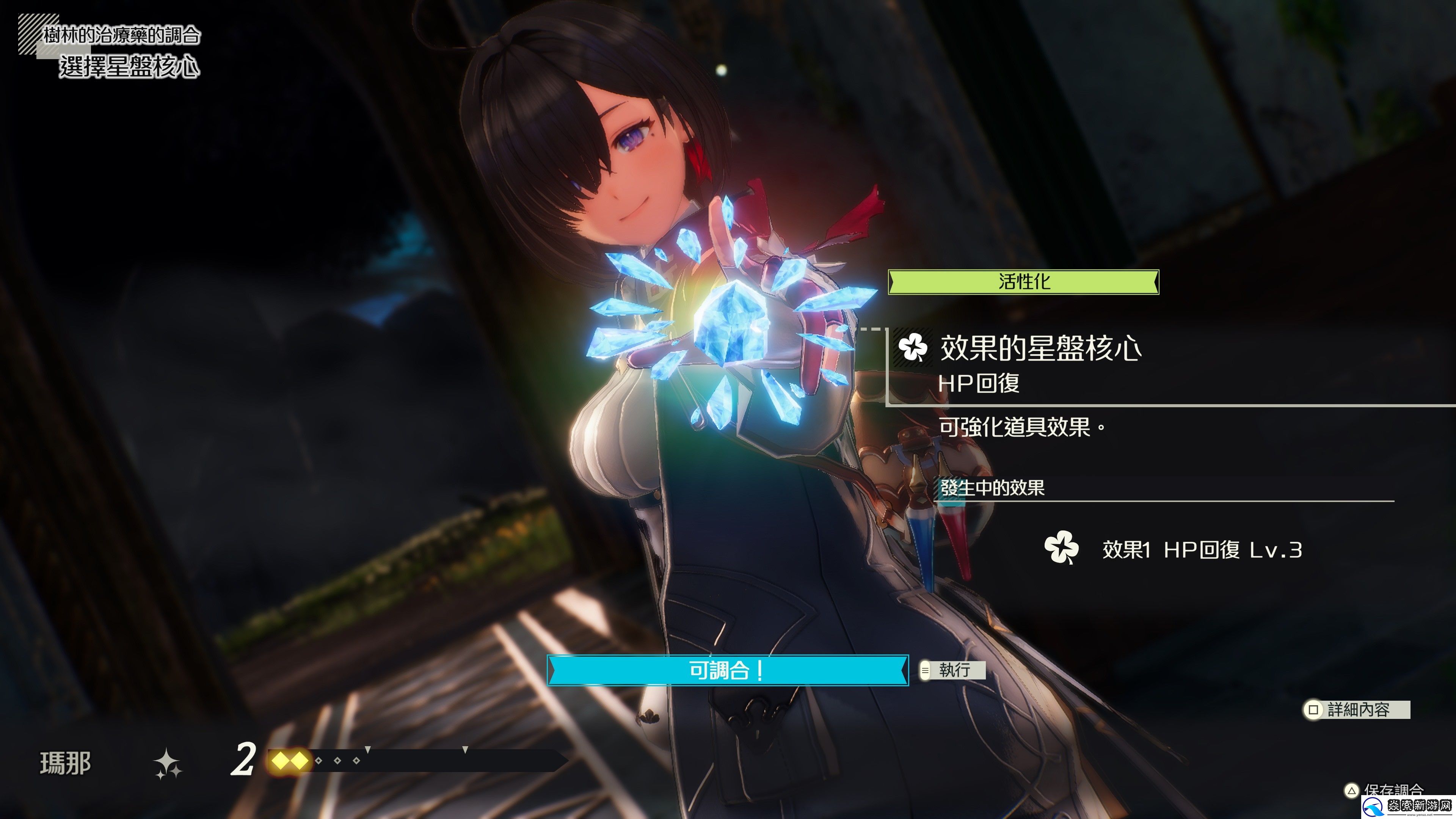Choose the 效果的星盤核心 core entry

(x=1040, y=348)
